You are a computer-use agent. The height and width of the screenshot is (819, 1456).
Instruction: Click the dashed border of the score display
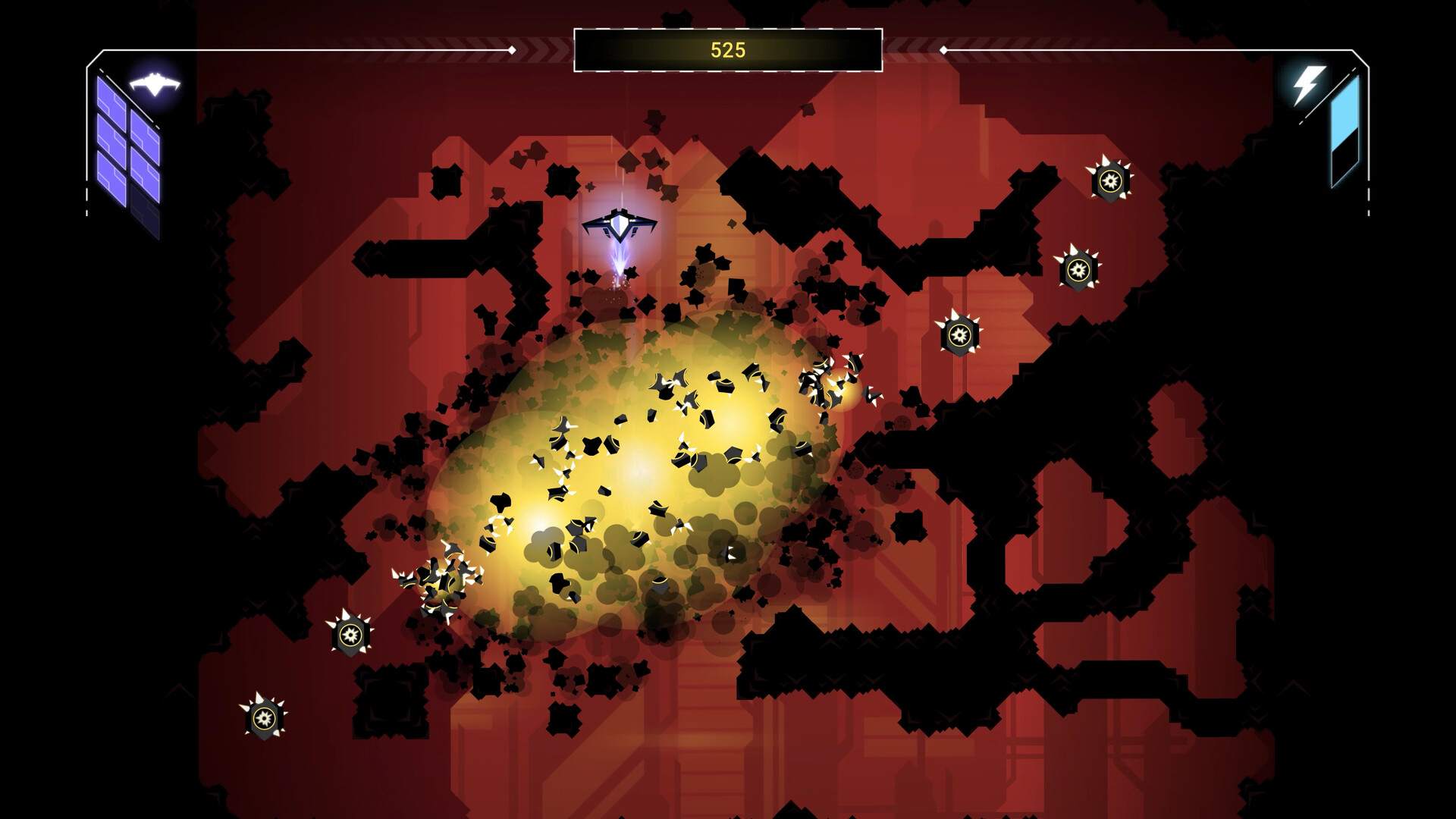[728, 30]
